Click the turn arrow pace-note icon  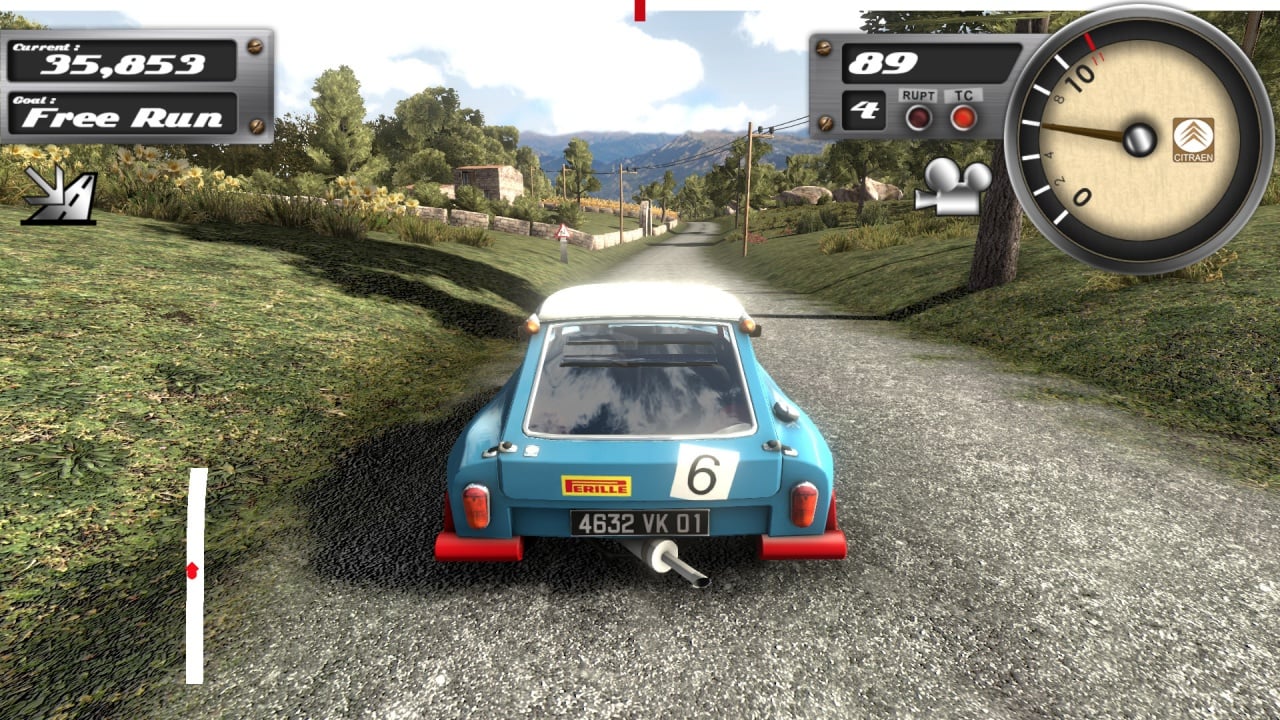[x=60, y=194]
